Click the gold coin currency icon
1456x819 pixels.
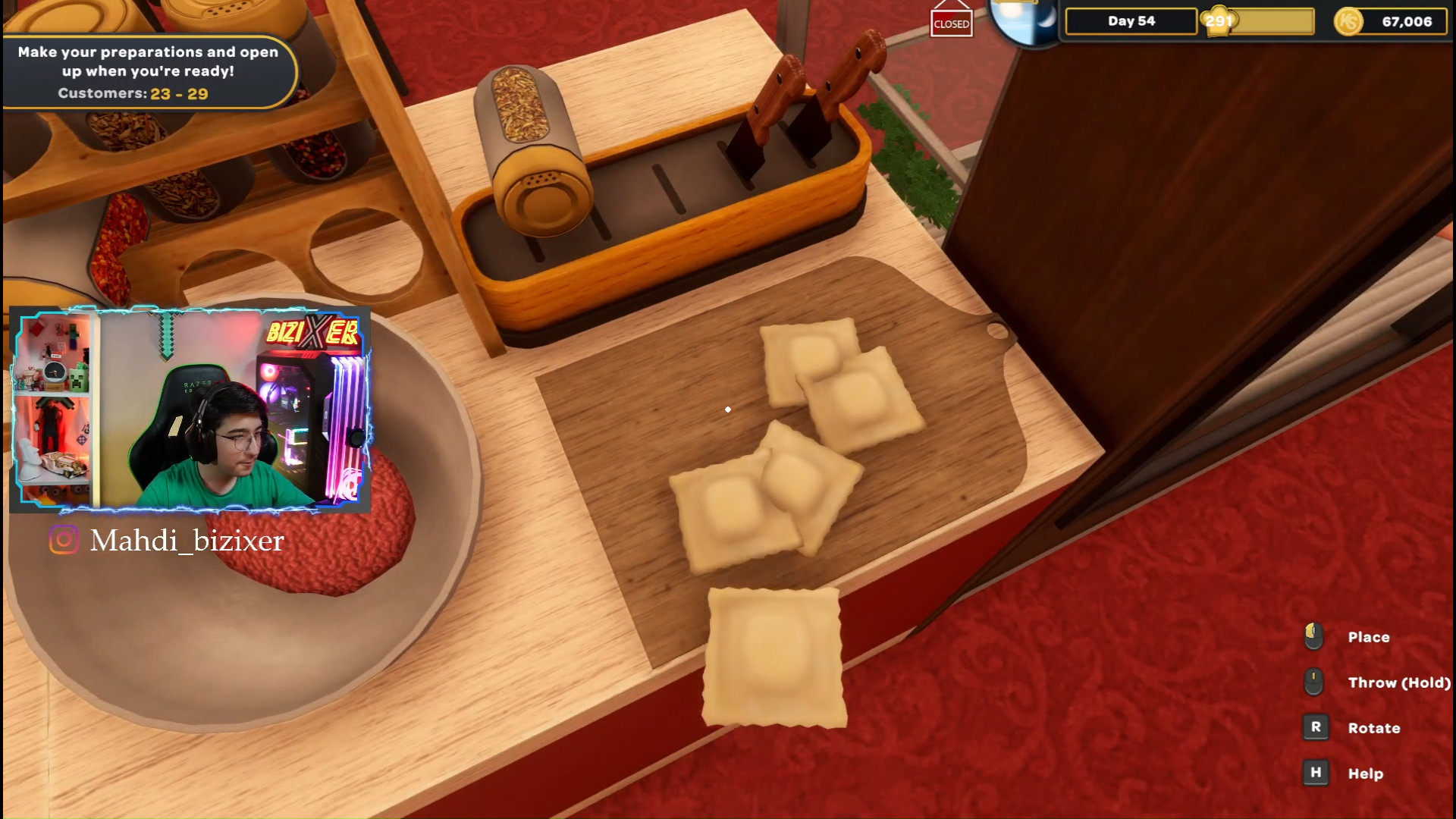point(1348,21)
